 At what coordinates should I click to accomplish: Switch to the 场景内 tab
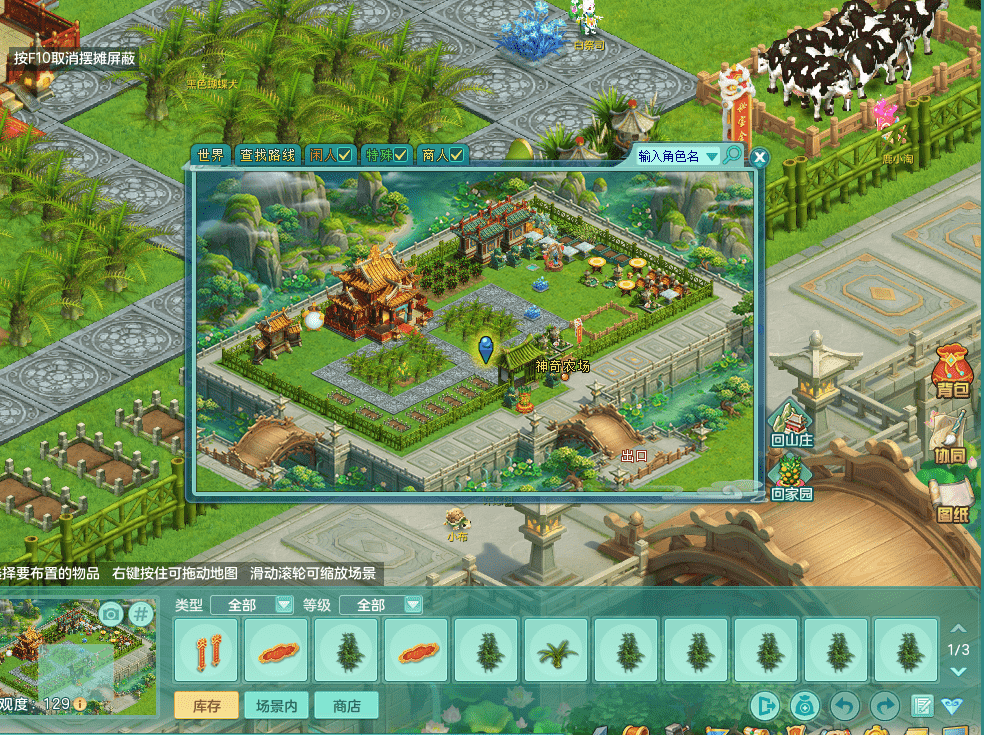(x=277, y=705)
